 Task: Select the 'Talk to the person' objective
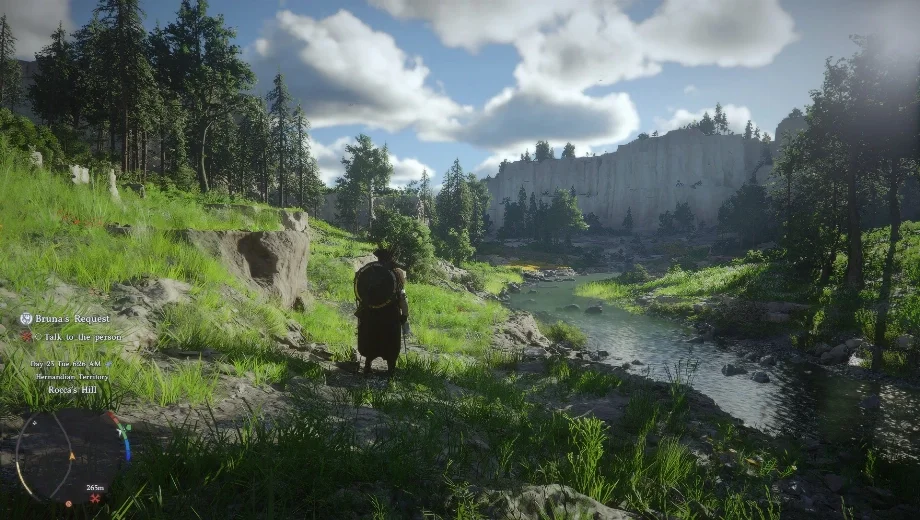pos(71,336)
